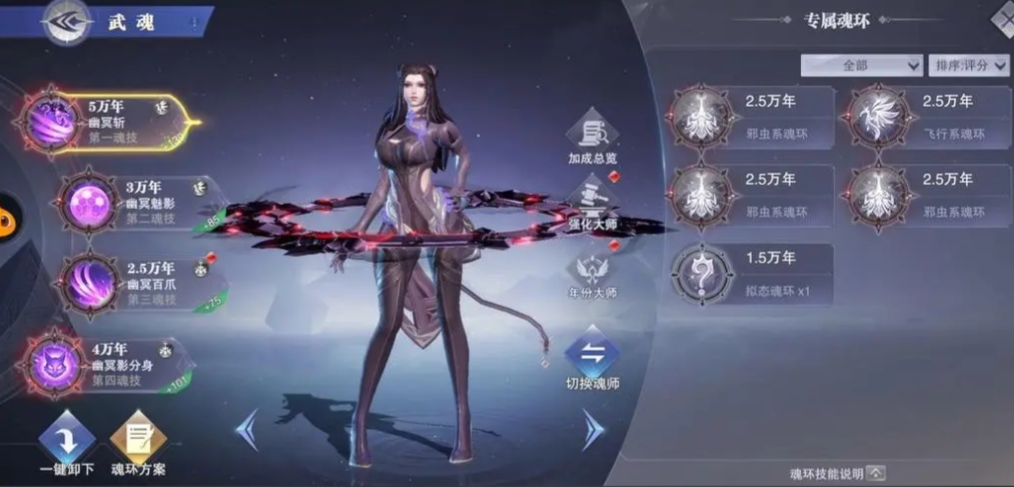Screen dimensions: 1014x487
Task: Open the 排序评分 sort dropdown
Action: (968, 65)
